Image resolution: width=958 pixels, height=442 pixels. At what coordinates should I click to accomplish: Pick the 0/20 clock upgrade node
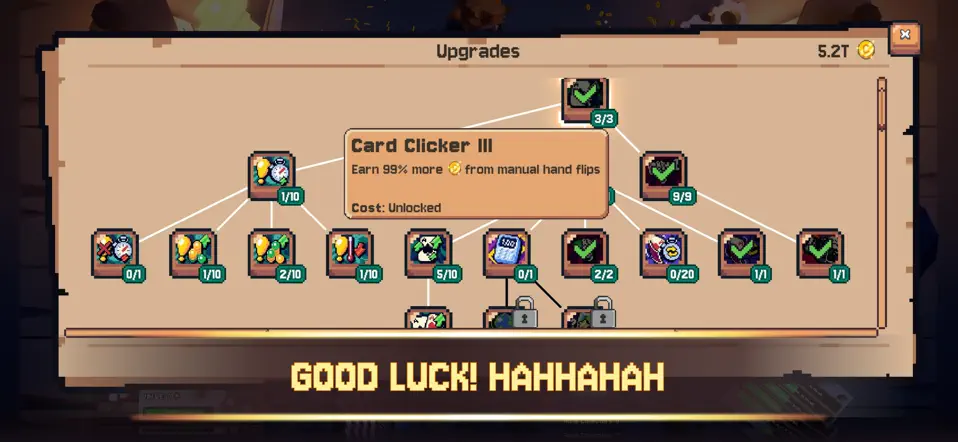[x=662, y=253]
